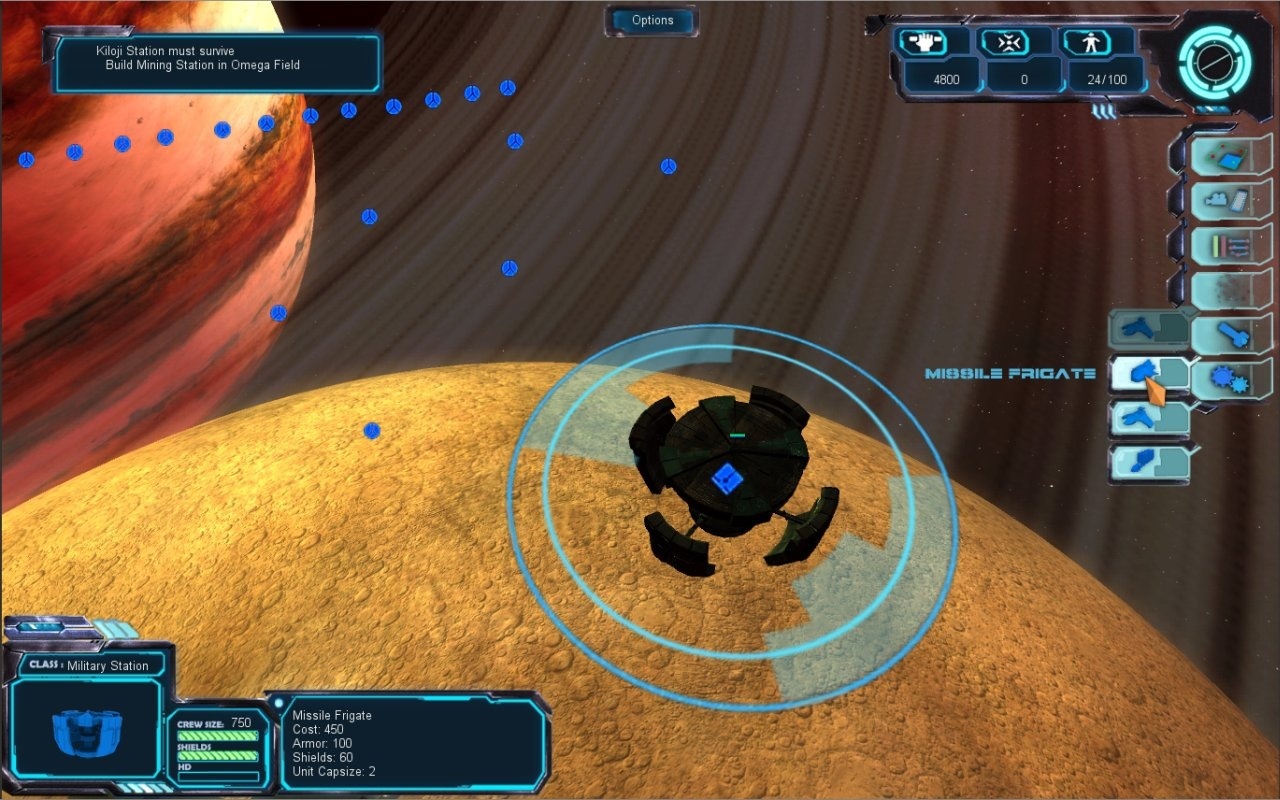
Task: Click the Military Station portrait thumbnail
Action: click(x=85, y=735)
